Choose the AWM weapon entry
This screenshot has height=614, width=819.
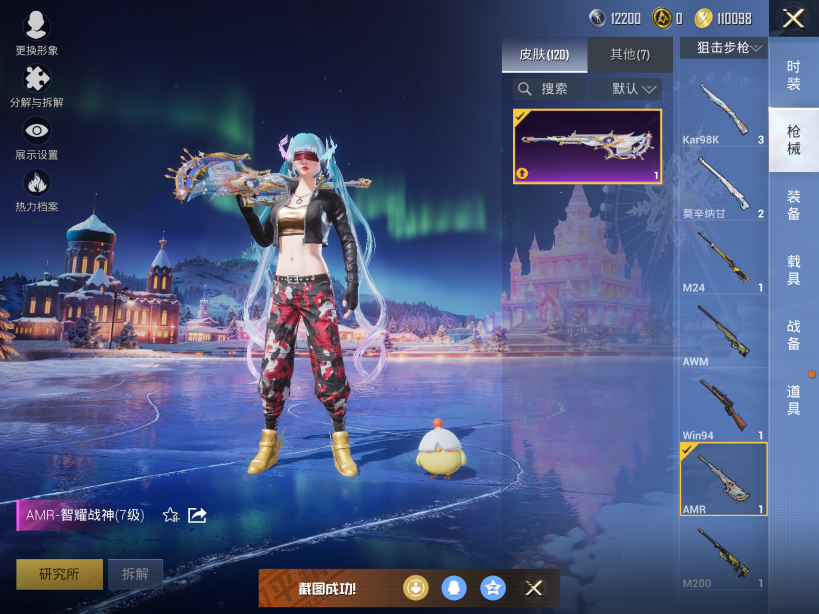point(723,334)
